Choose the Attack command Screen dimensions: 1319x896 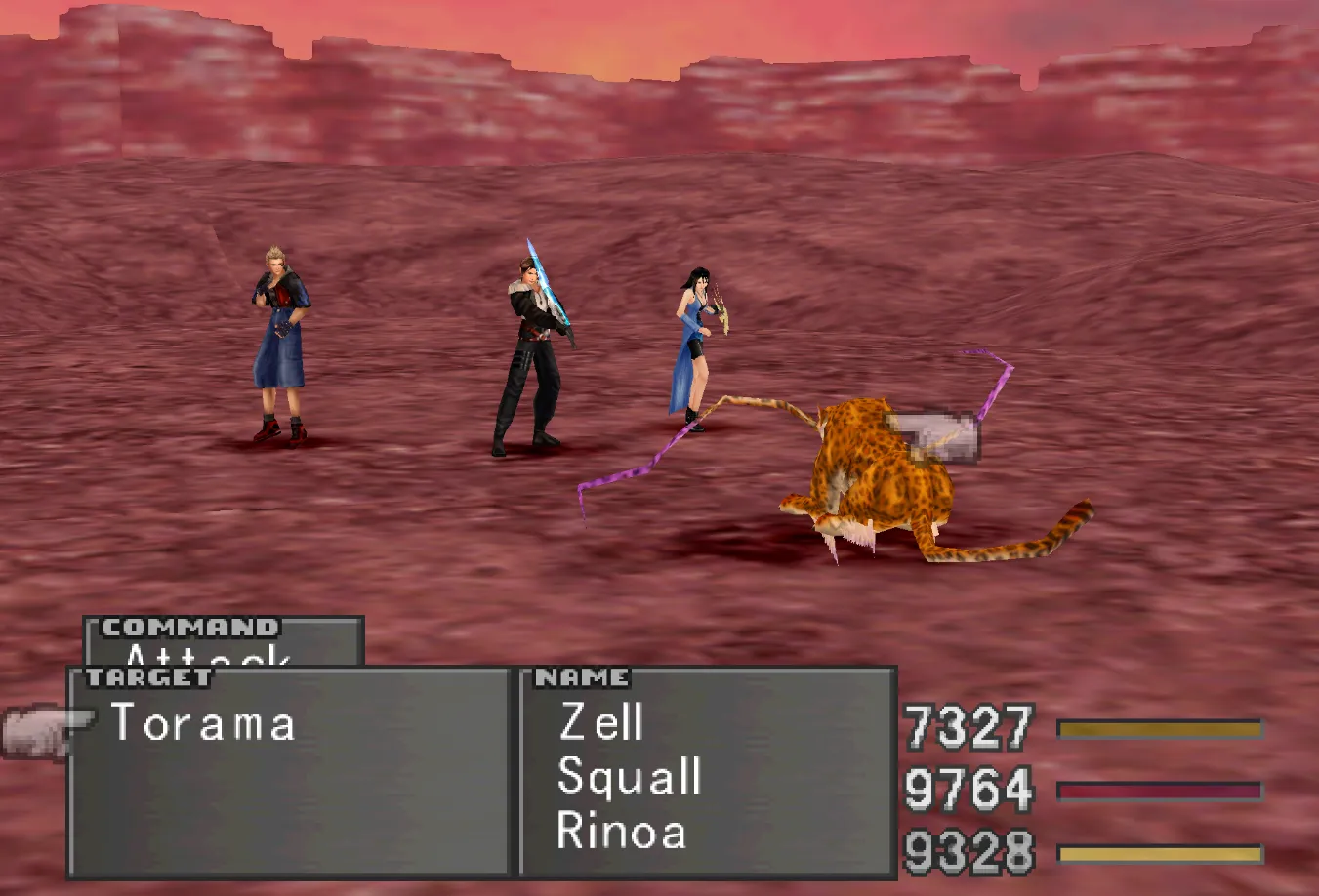tap(208, 655)
